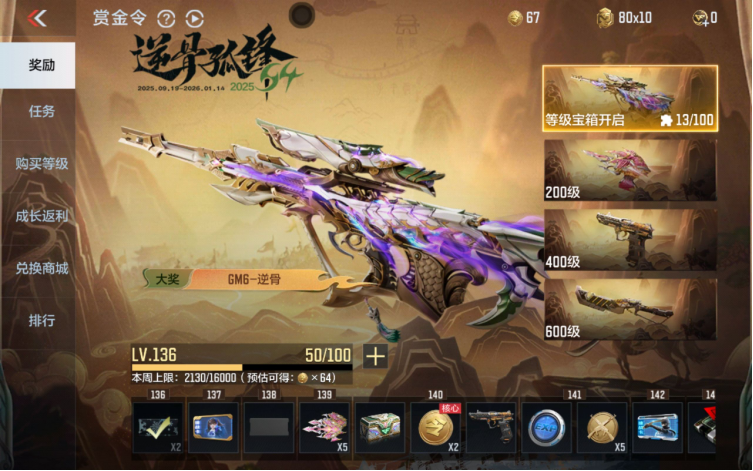View the 400级 pistol reward
753x471 pixels.
click(630, 239)
